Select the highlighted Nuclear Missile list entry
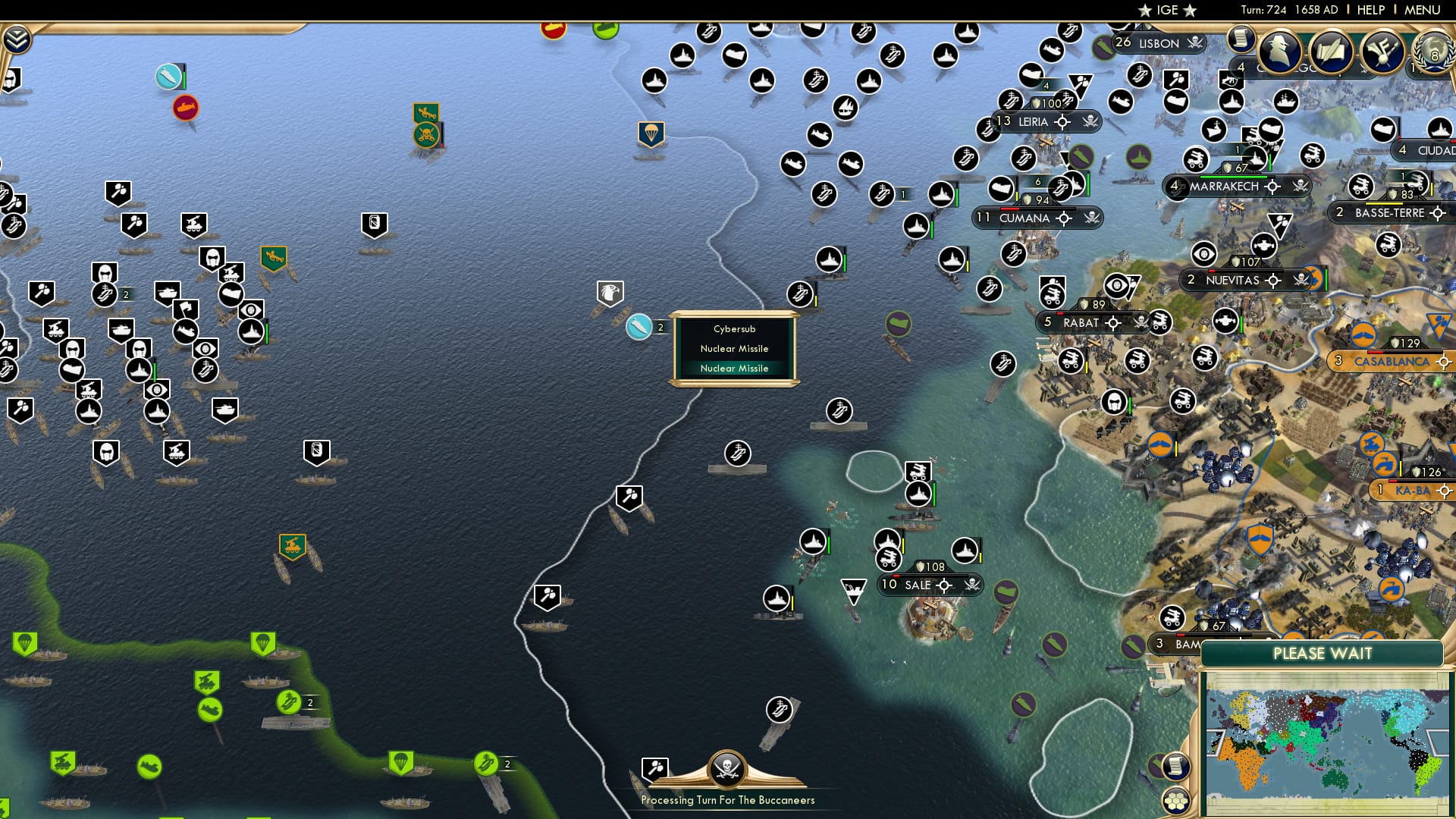This screenshot has width=1456, height=819. 733,368
